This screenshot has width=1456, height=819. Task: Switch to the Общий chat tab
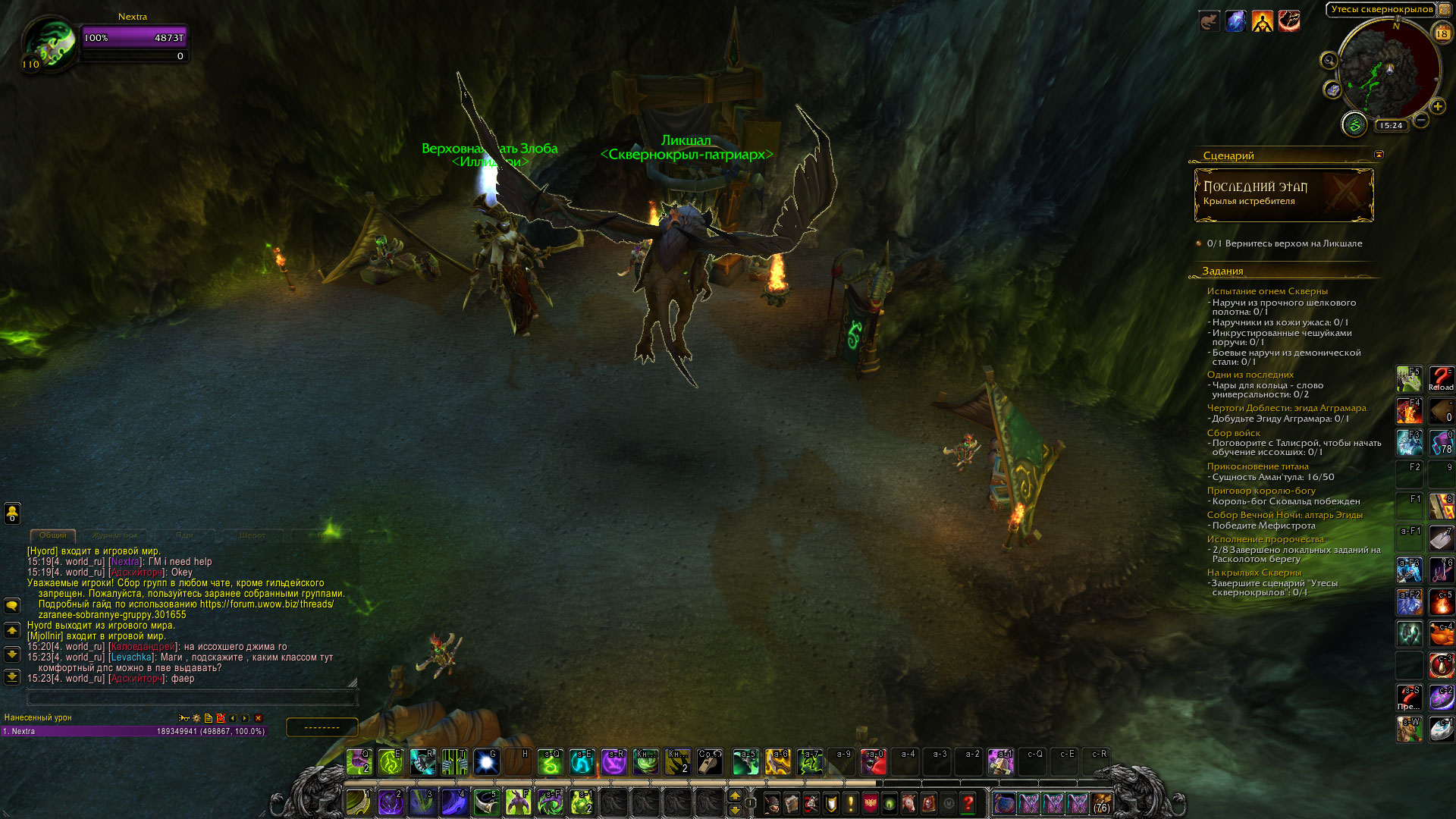pos(52,535)
